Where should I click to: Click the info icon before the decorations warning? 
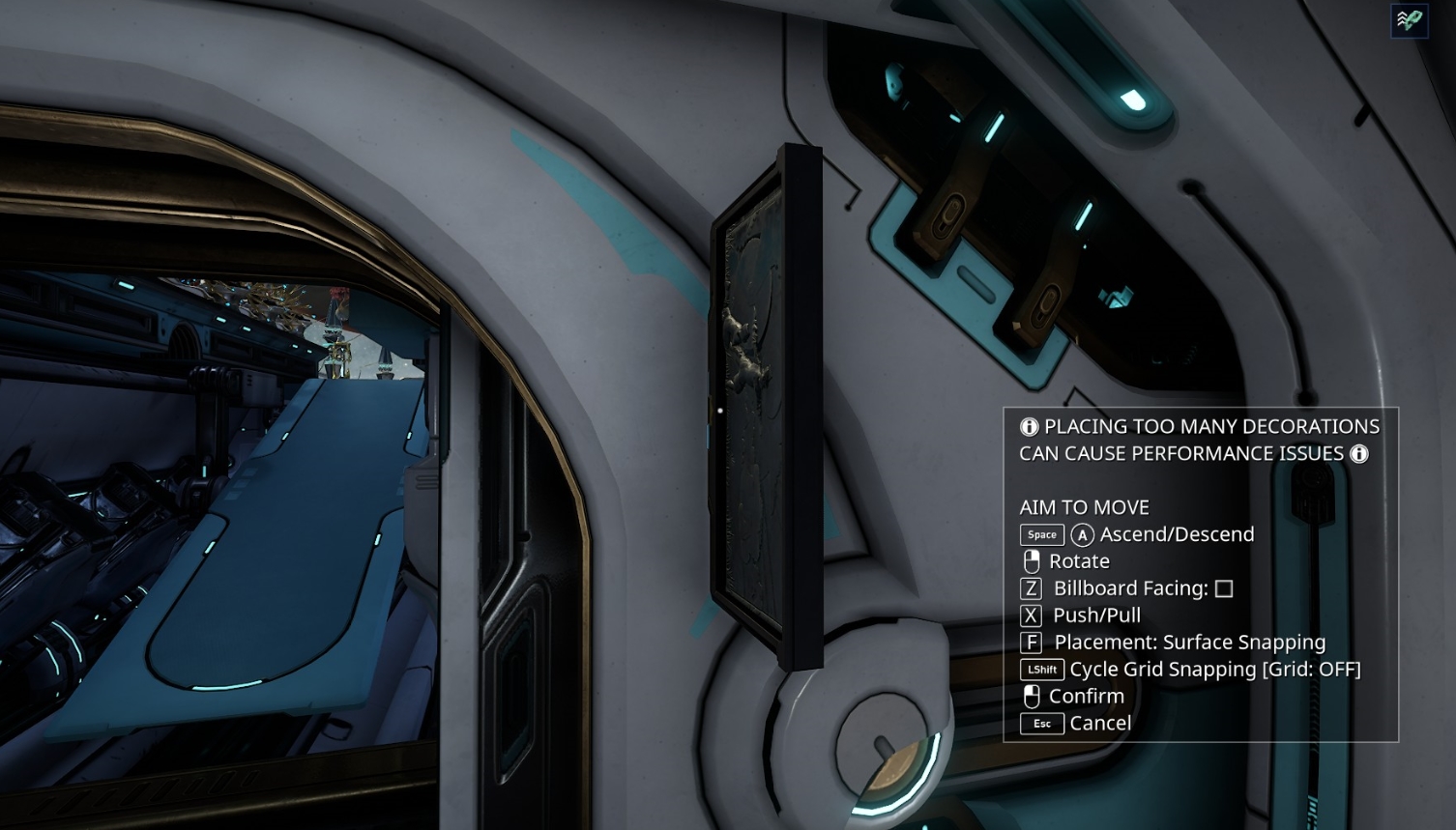pos(1031,426)
